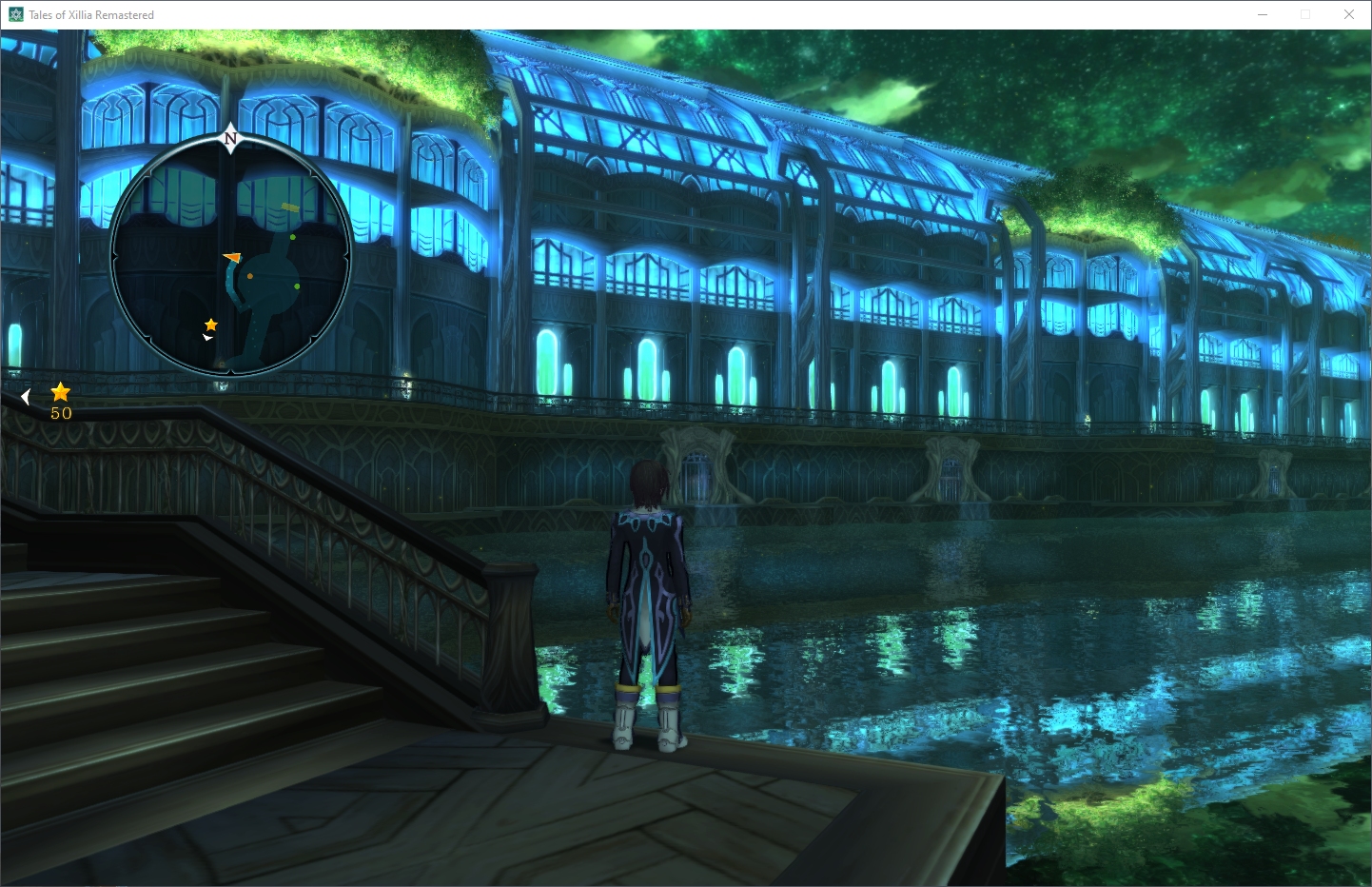Select the orange dot marker on the minimap
Image resolution: width=1372 pixels, height=887 pixels.
coord(250,276)
